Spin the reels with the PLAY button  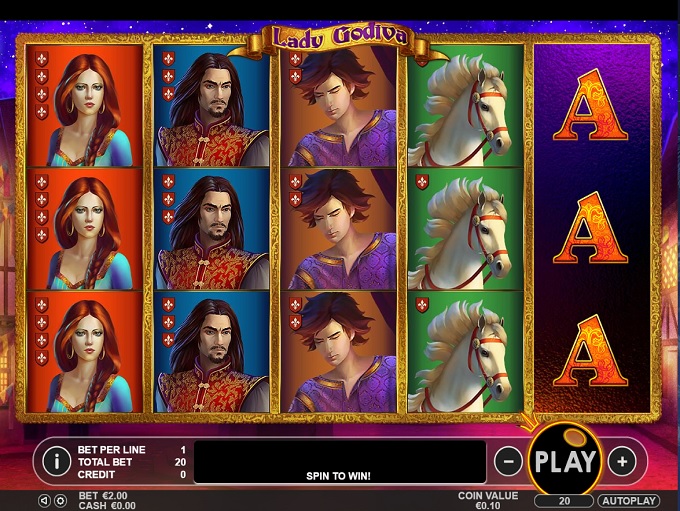tap(564, 461)
